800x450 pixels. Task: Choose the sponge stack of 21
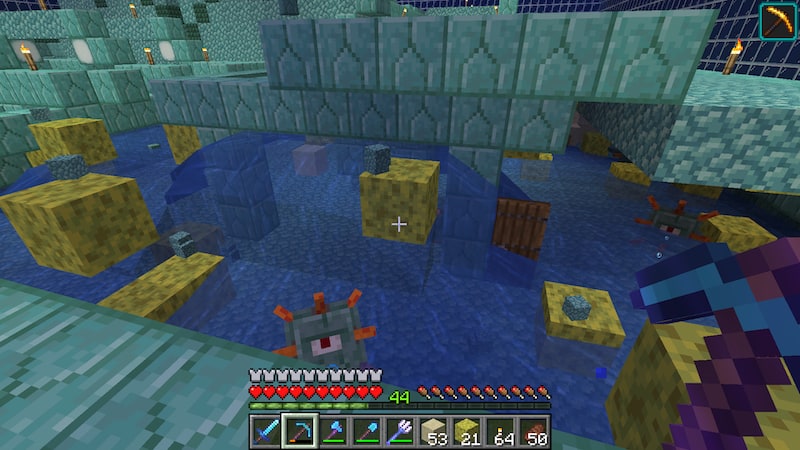coord(467,431)
